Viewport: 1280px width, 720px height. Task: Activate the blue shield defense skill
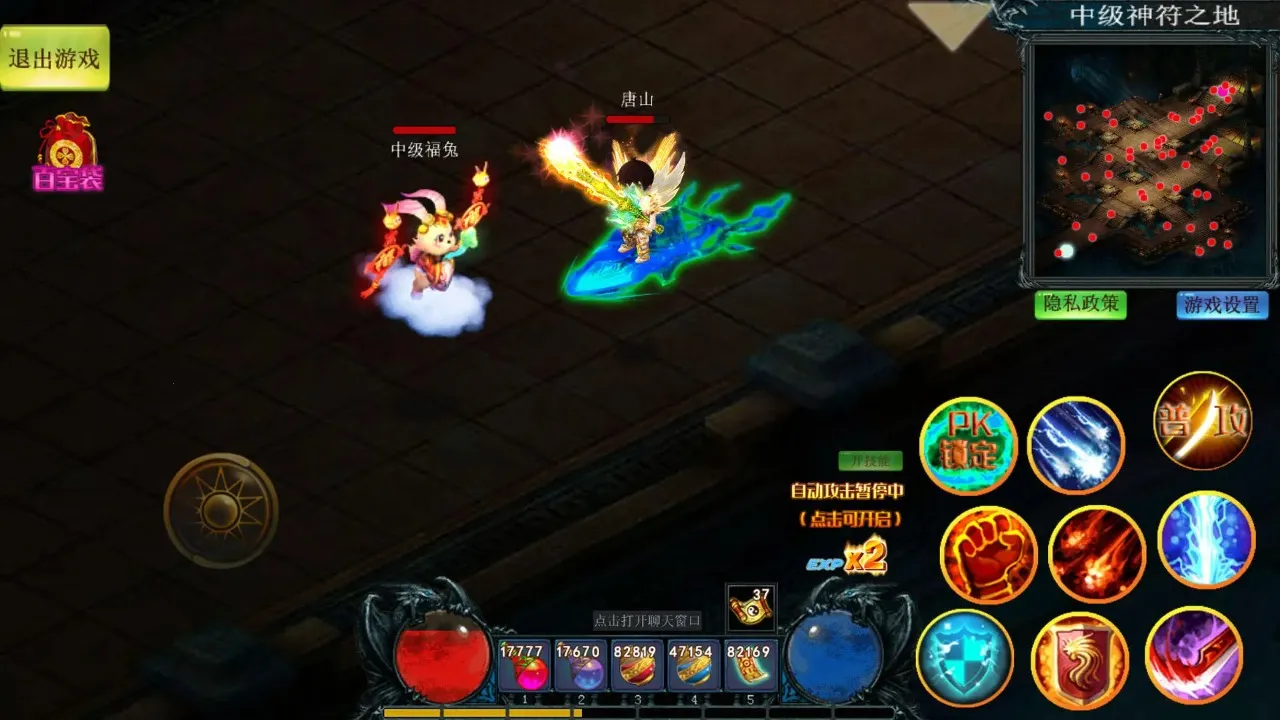click(968, 657)
